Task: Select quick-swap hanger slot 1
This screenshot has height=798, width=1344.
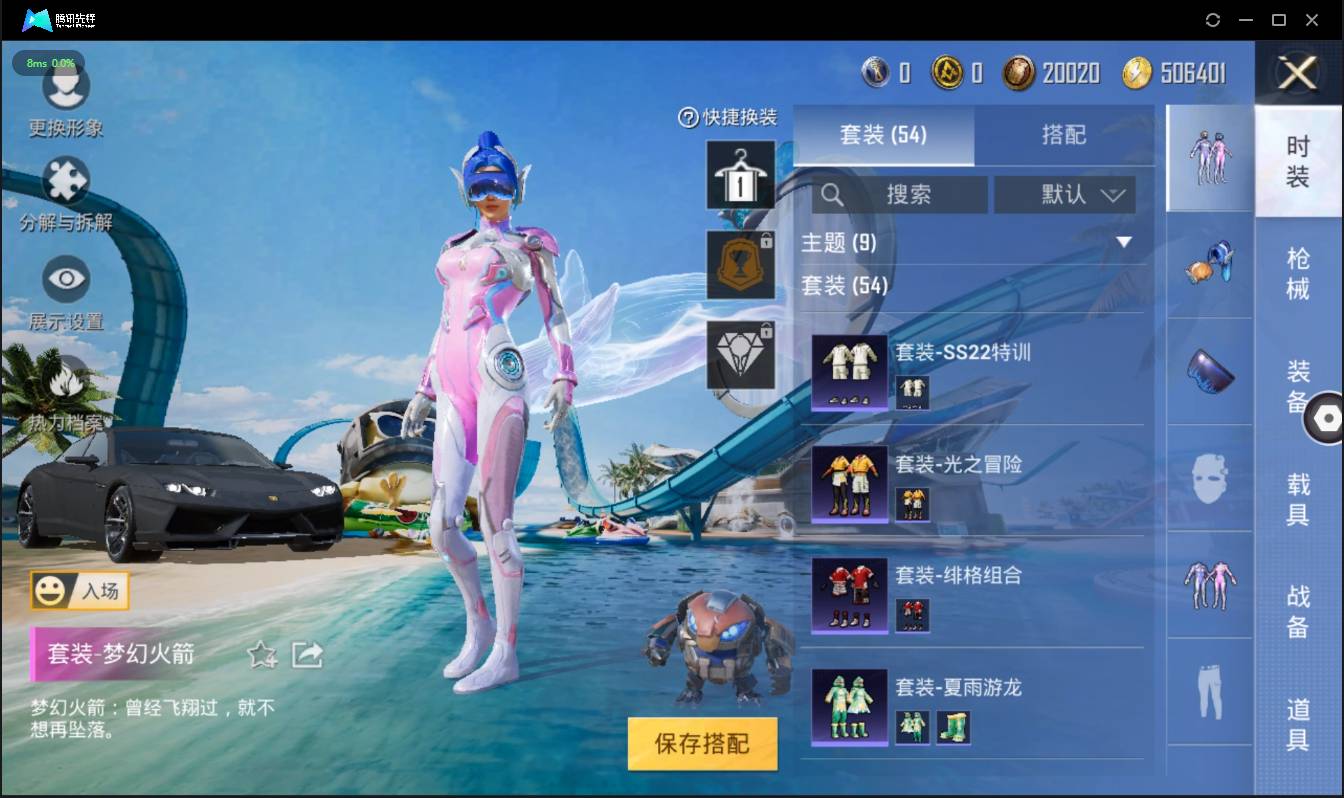Action: click(740, 177)
